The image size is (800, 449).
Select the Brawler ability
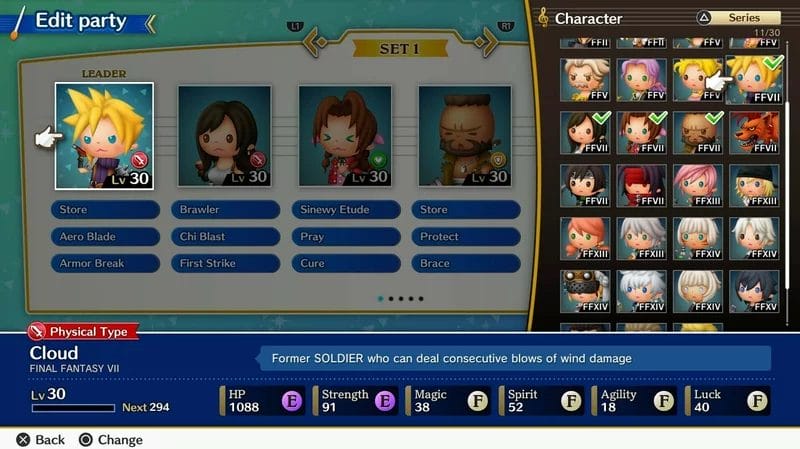tap(225, 210)
